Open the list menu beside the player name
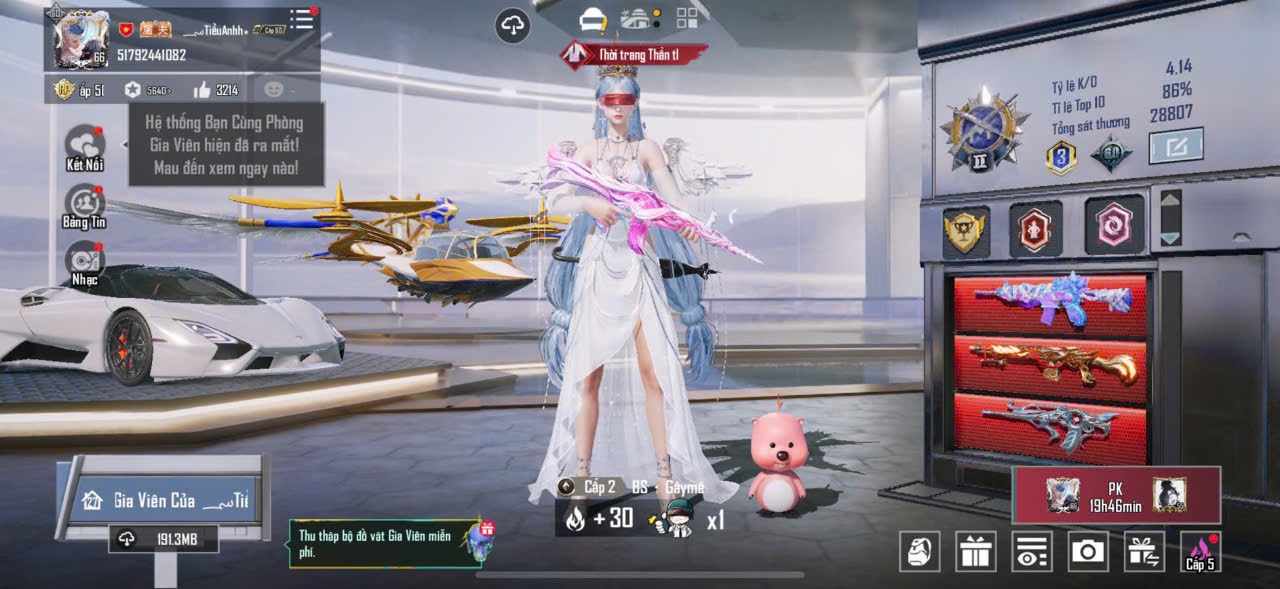The width and height of the screenshot is (1280, 589). pyautogui.click(x=301, y=19)
